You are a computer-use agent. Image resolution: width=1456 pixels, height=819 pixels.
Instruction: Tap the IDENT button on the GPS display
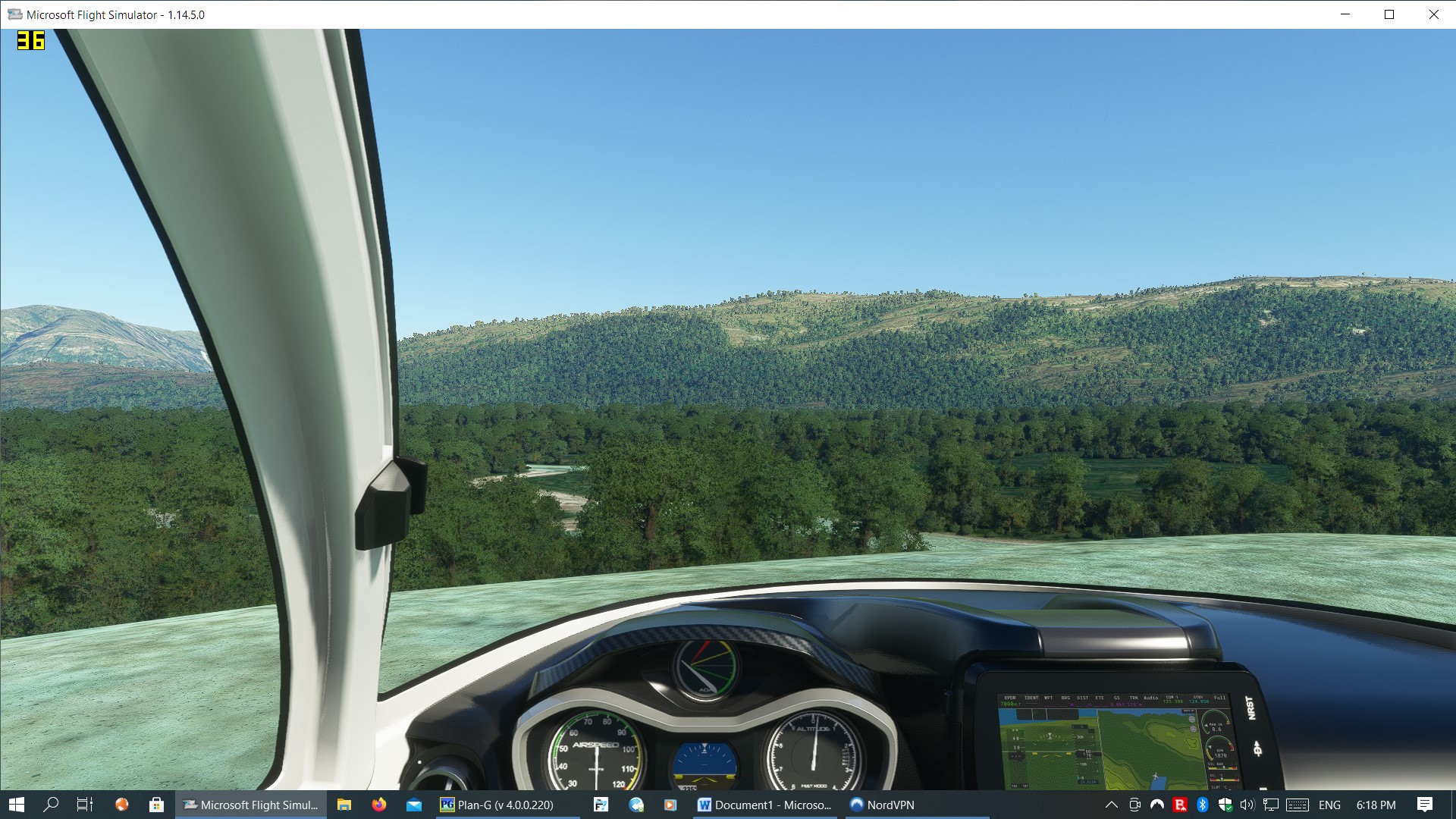point(1031,698)
